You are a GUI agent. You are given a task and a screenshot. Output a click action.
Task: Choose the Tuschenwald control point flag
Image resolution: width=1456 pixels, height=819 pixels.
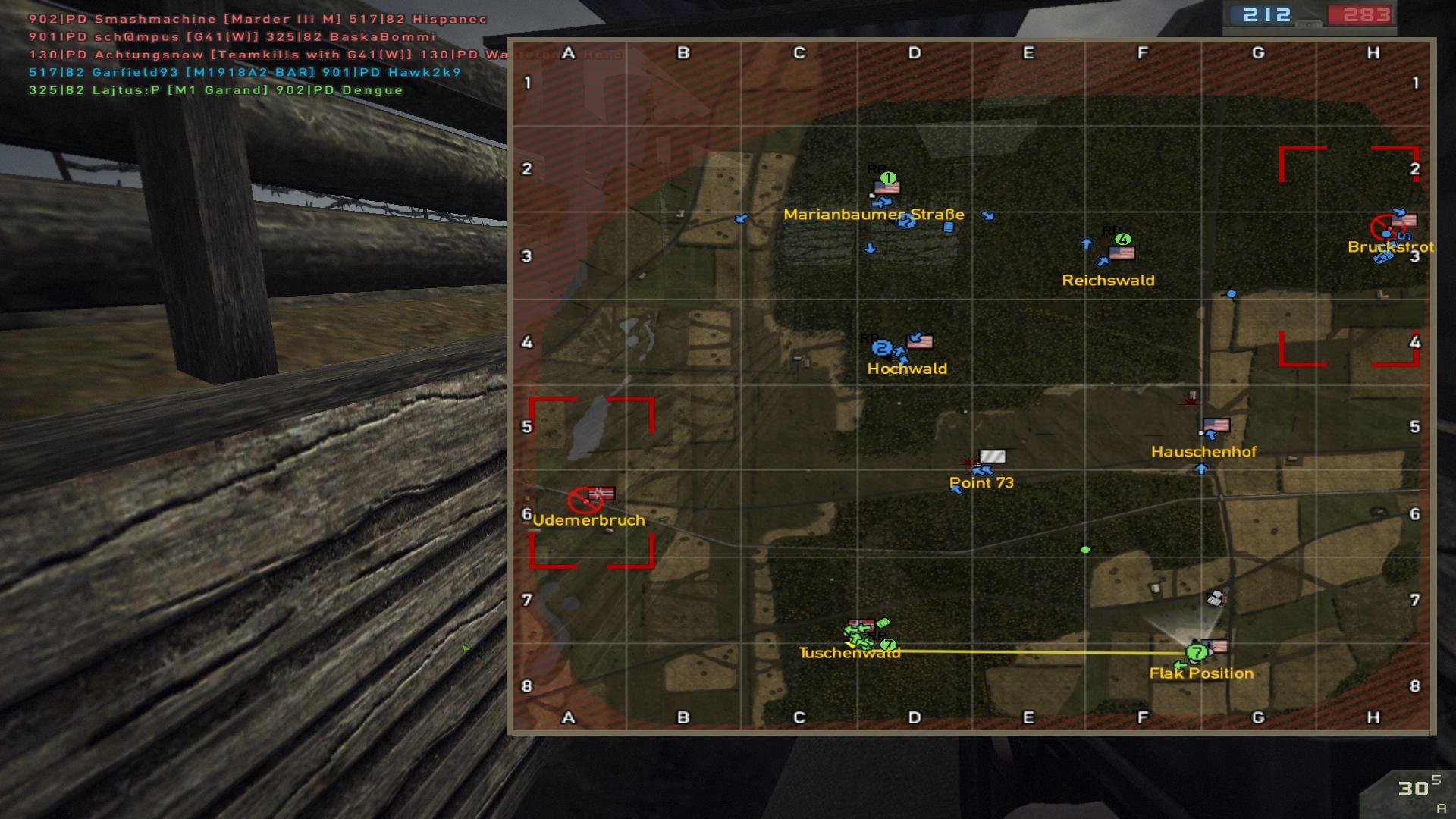click(x=861, y=625)
